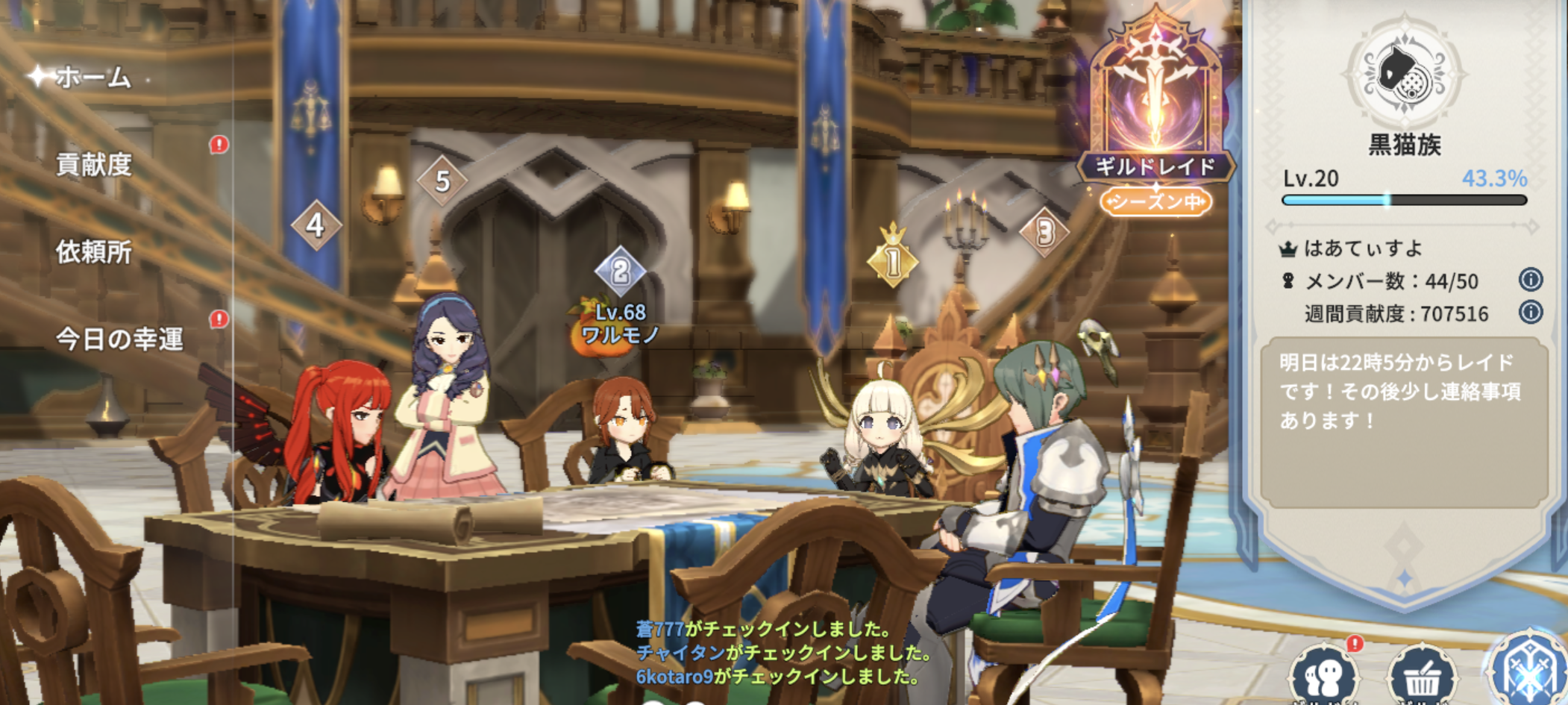This screenshot has width=1568, height=705.
Task: Show 週間貢献度 weekly contribution info
Action: pos(1530,312)
